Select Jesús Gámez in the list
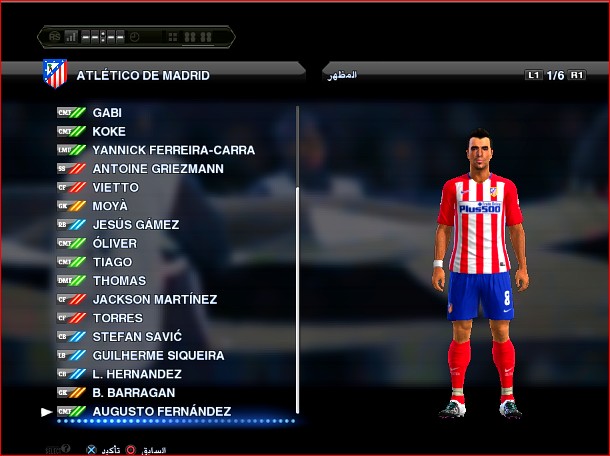 136,225
